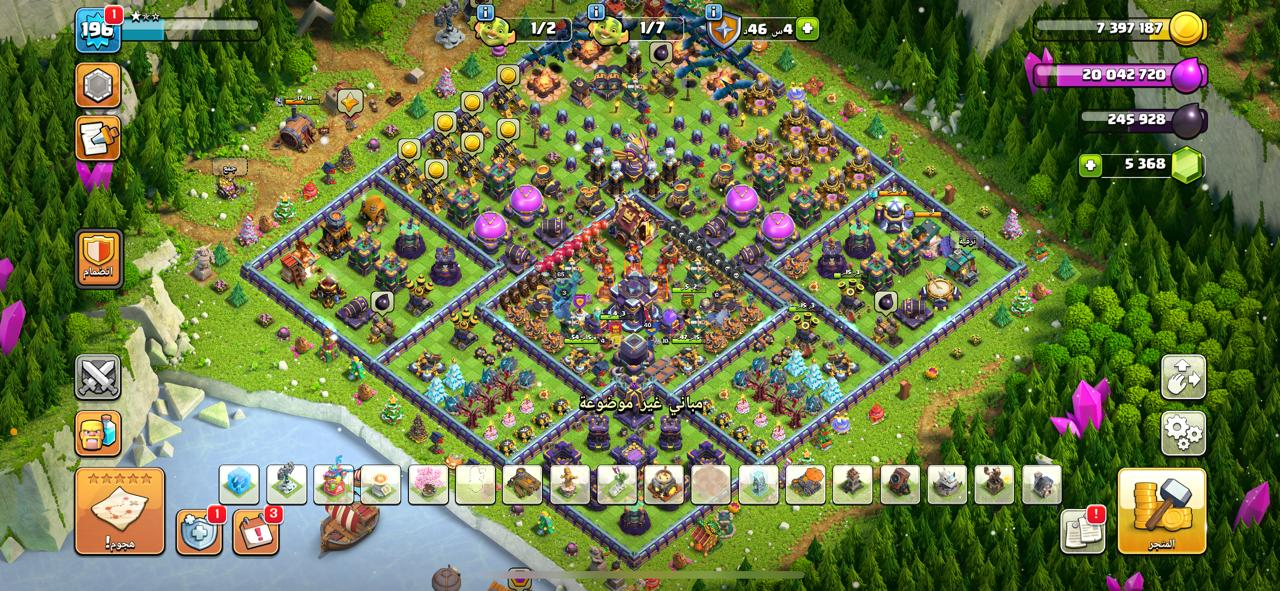Open the grey hexagon league badge
Image resolution: width=1280 pixels, height=591 pixels.
(x=98, y=86)
